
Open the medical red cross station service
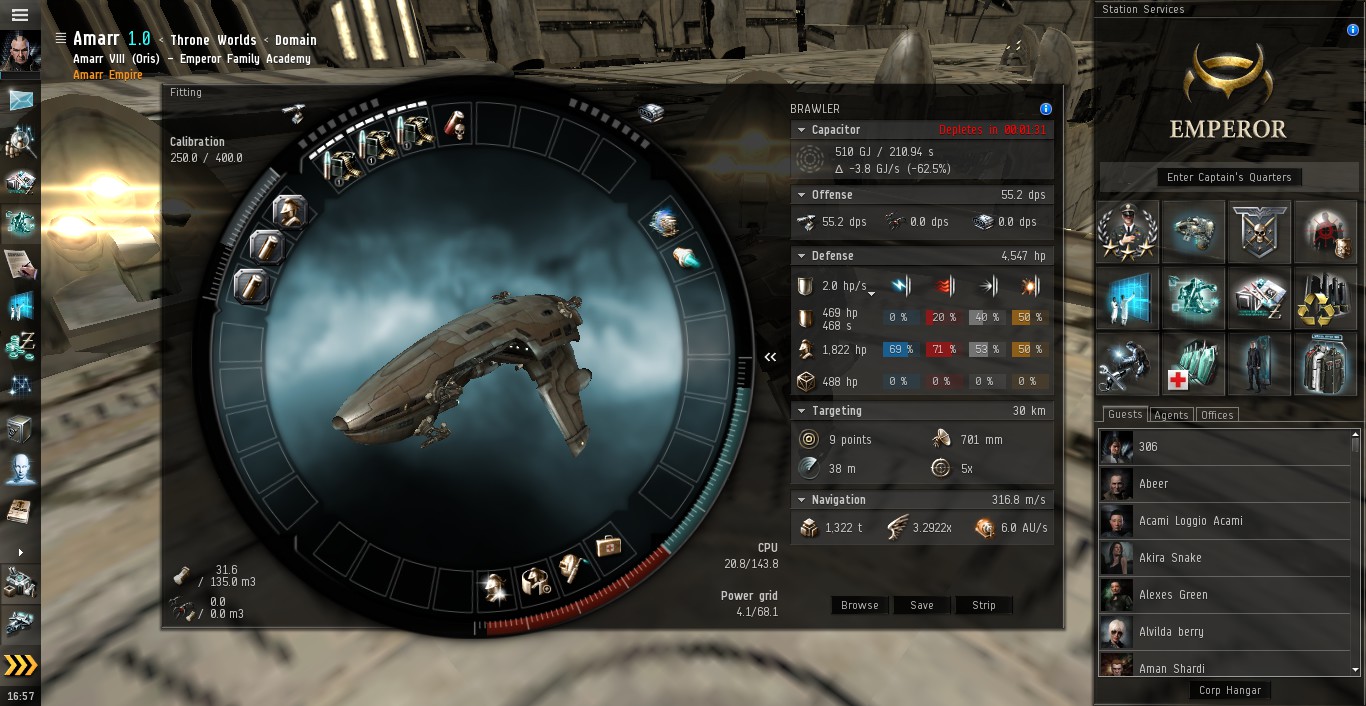[1194, 364]
